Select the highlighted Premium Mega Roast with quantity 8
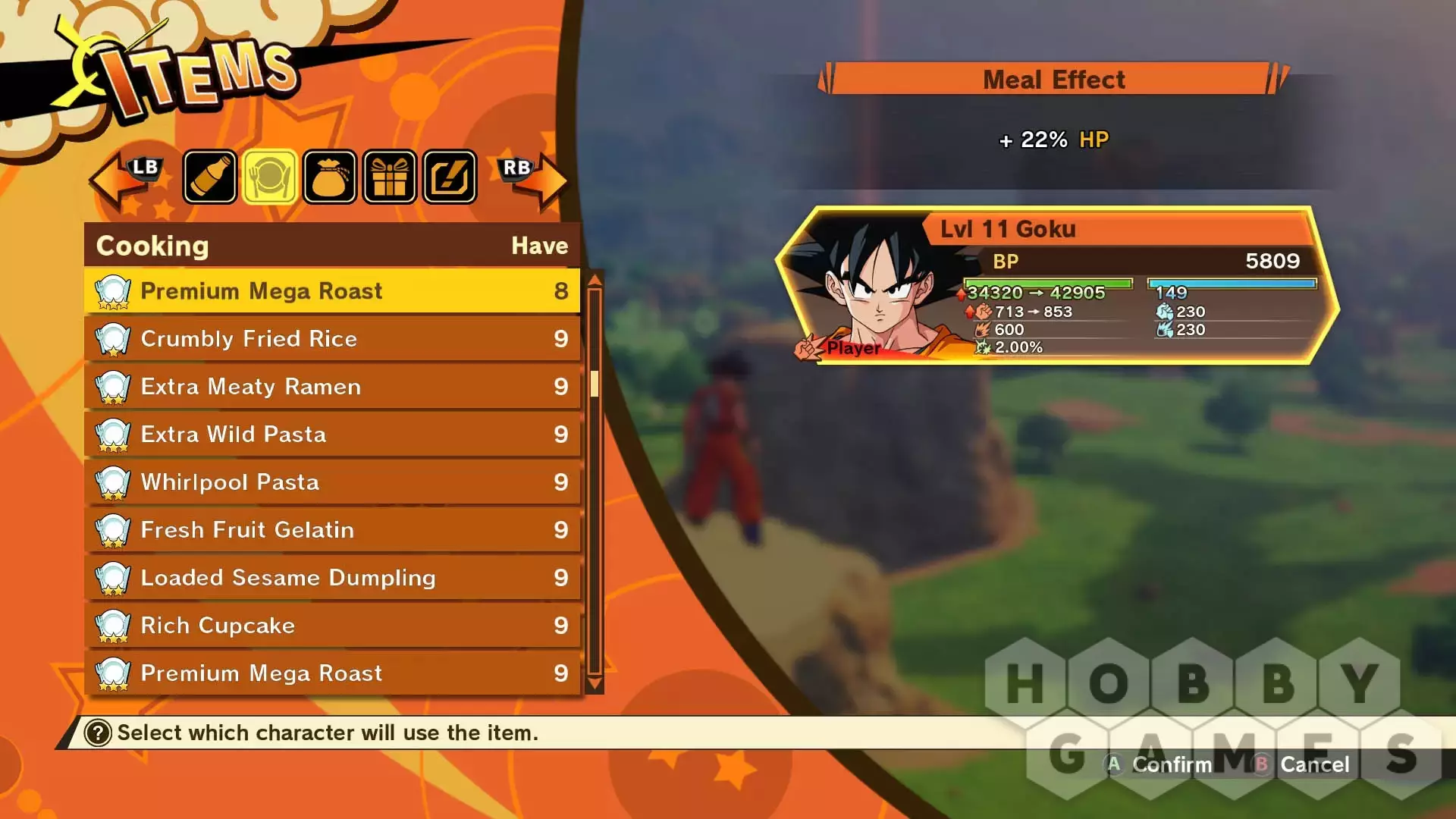 (x=332, y=291)
